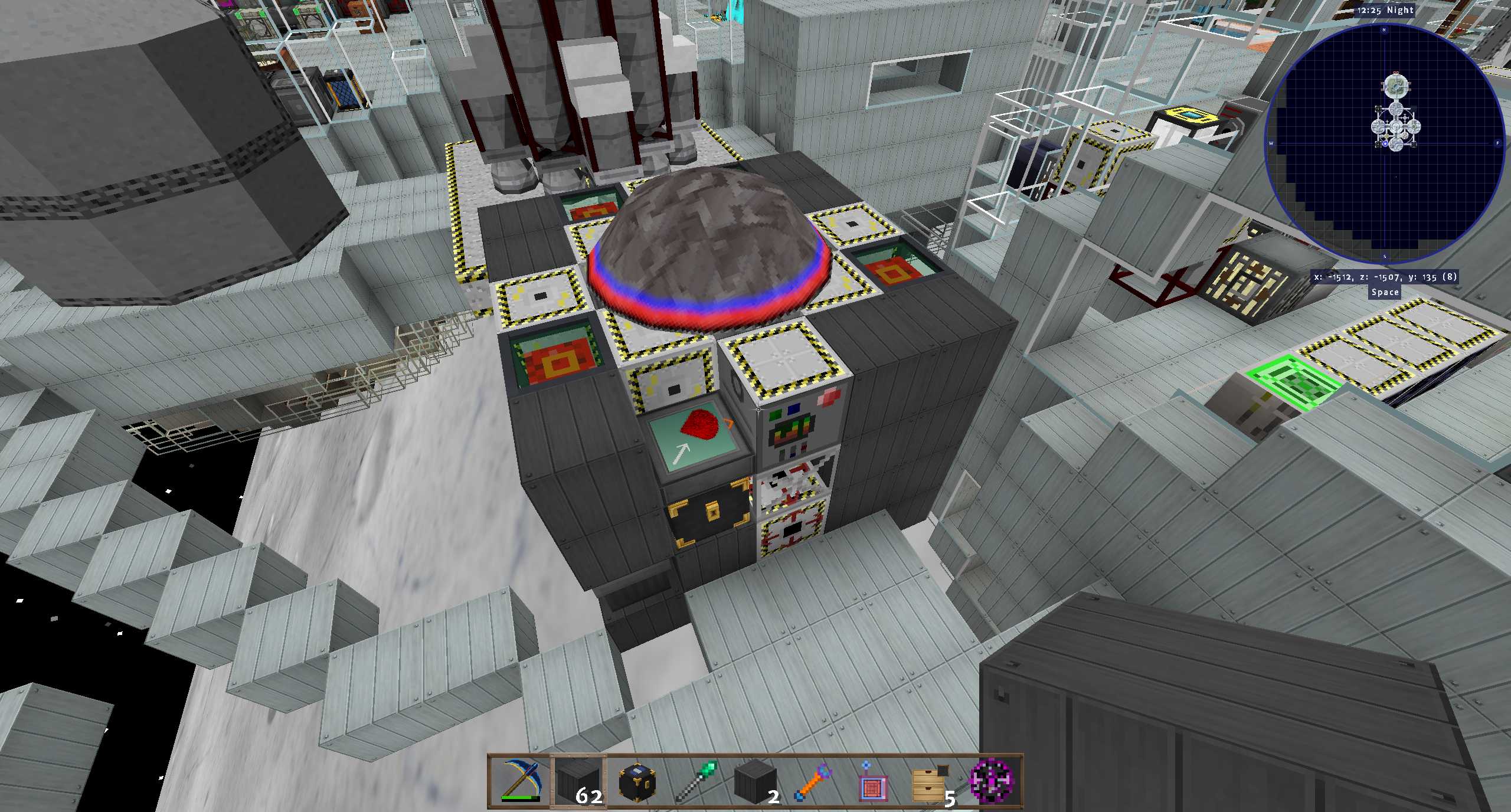This screenshot has height=812, width=1511.
Task: Choose the wooden drawers stack of 5
Action: click(x=931, y=781)
